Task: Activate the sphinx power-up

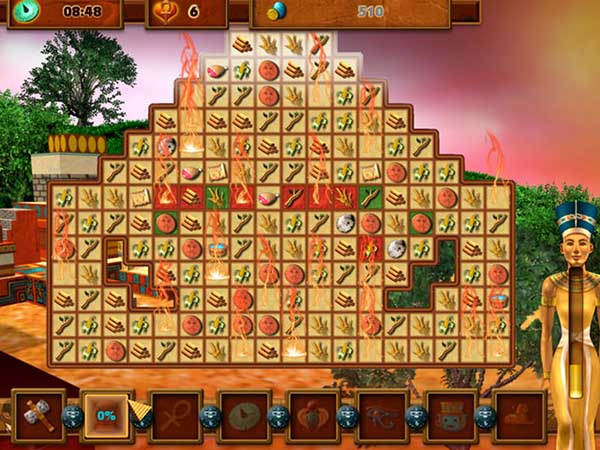Action: click(x=518, y=416)
